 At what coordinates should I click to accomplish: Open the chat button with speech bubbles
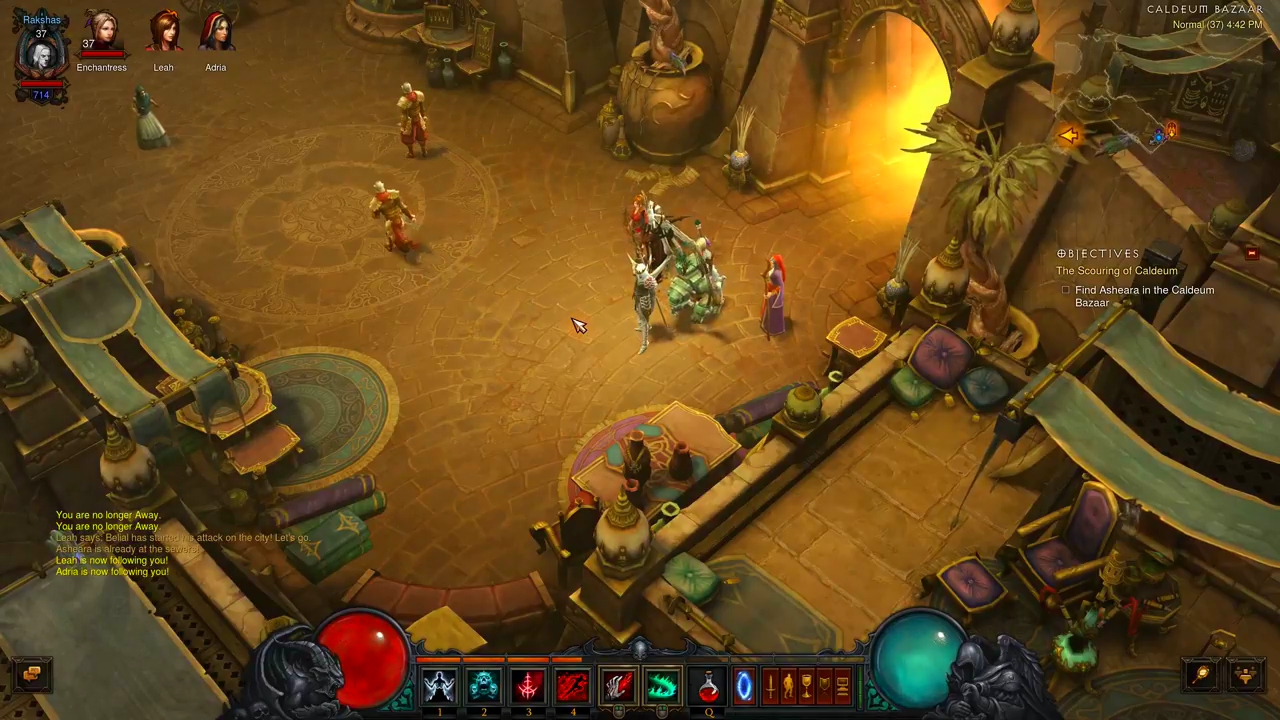click(32, 674)
